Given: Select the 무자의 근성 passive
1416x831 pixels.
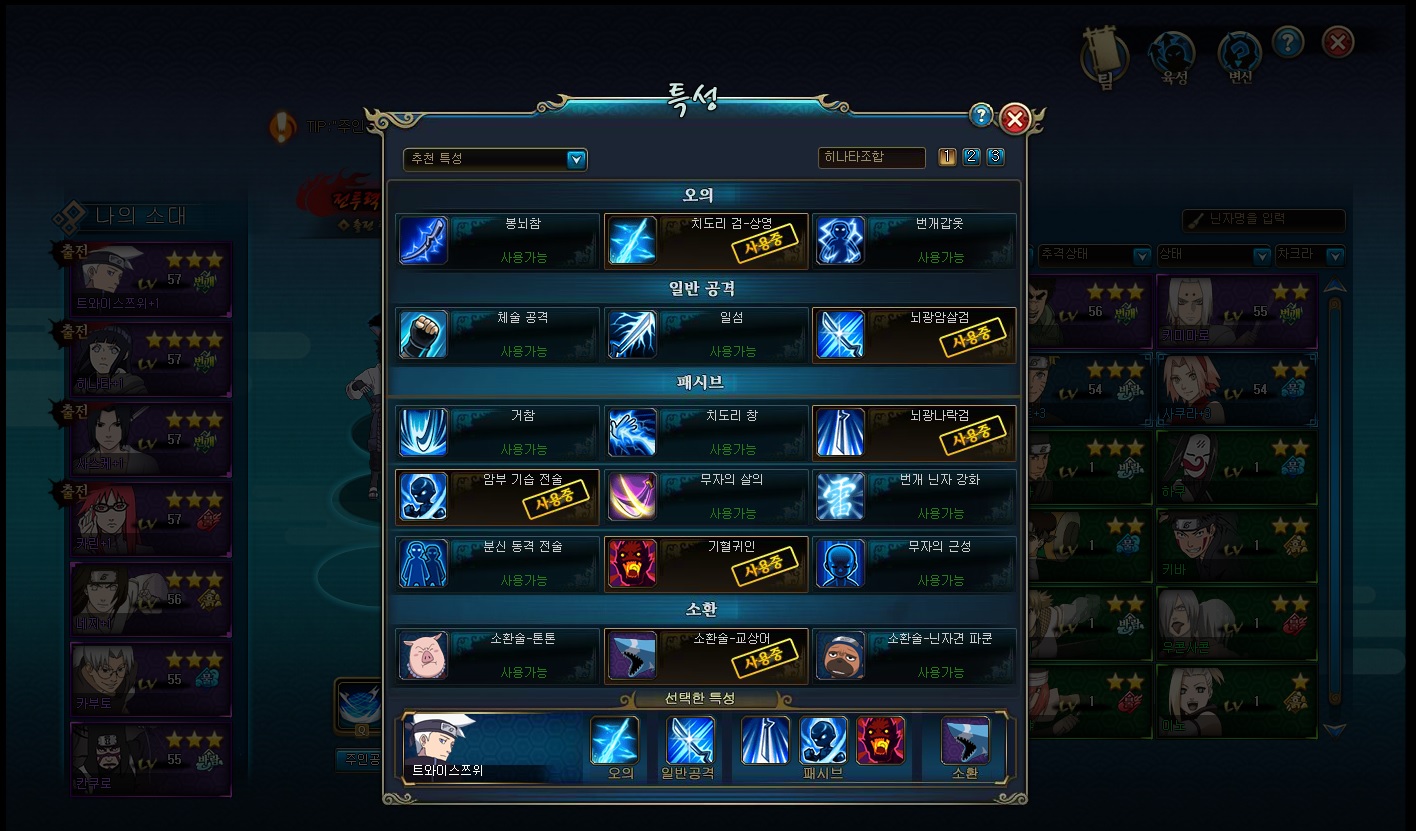Looking at the screenshot, I should [x=914, y=564].
